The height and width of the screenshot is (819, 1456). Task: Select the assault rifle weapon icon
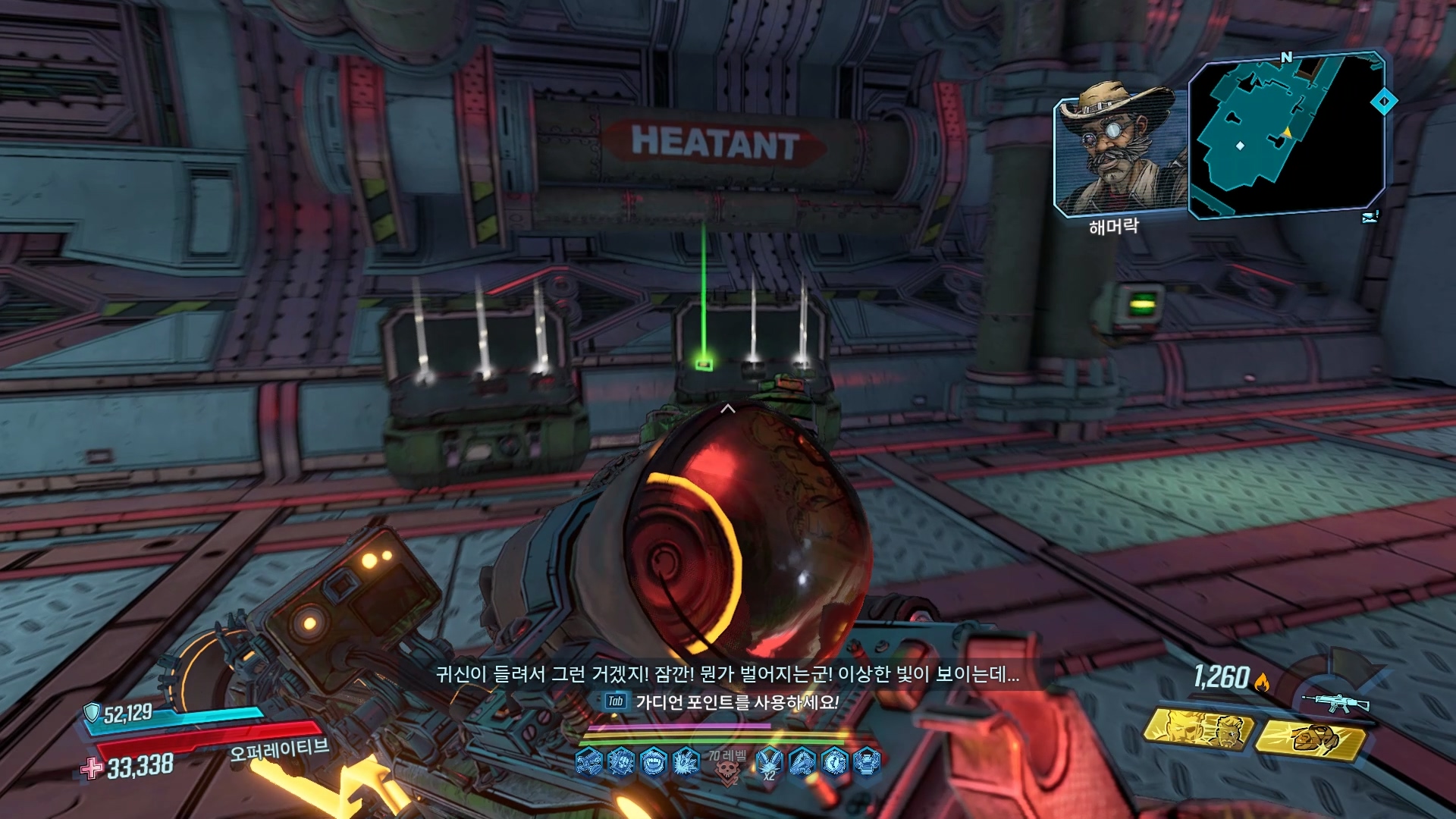pos(1335,702)
